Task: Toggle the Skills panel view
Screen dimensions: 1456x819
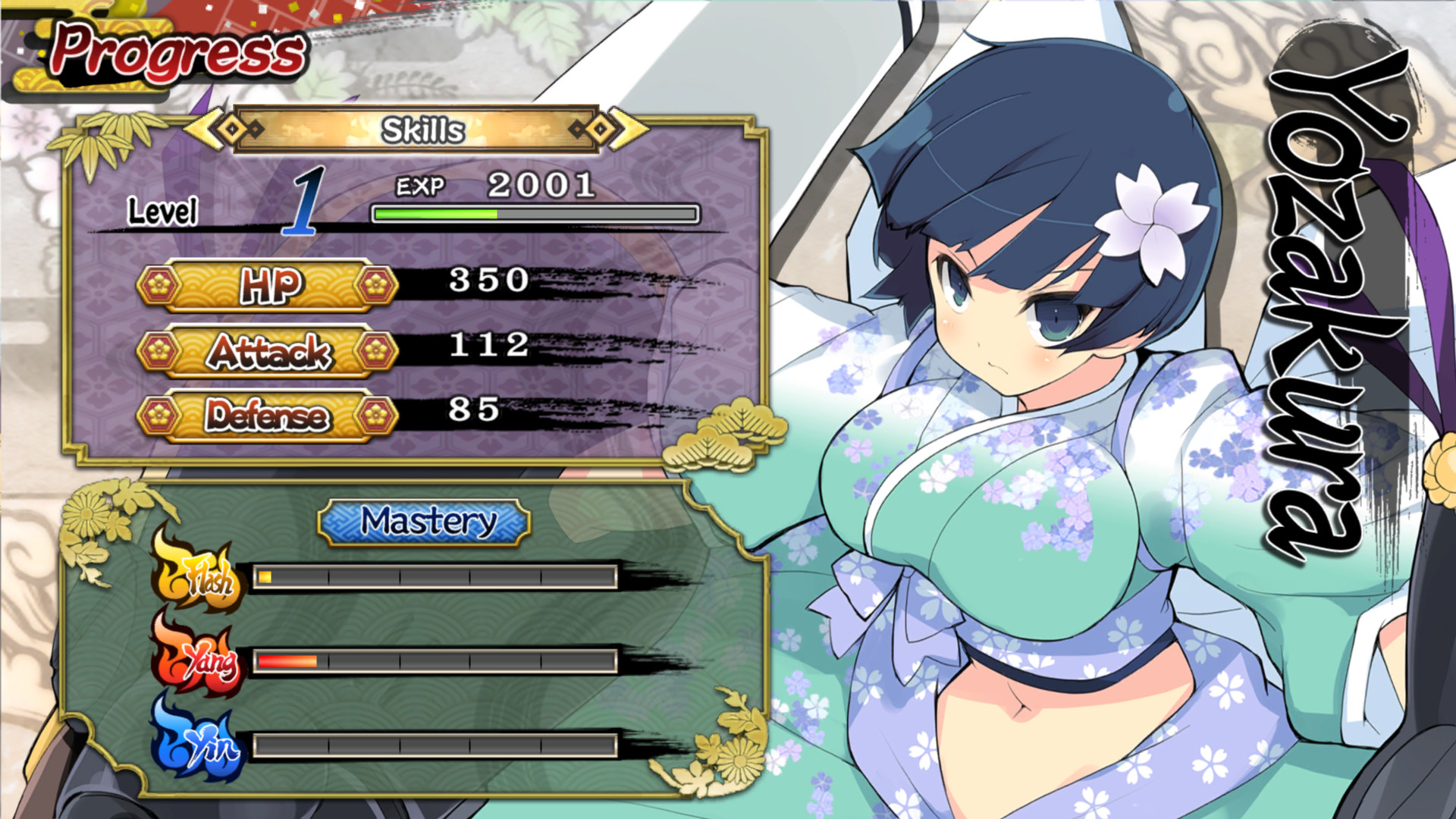Action: (x=422, y=129)
